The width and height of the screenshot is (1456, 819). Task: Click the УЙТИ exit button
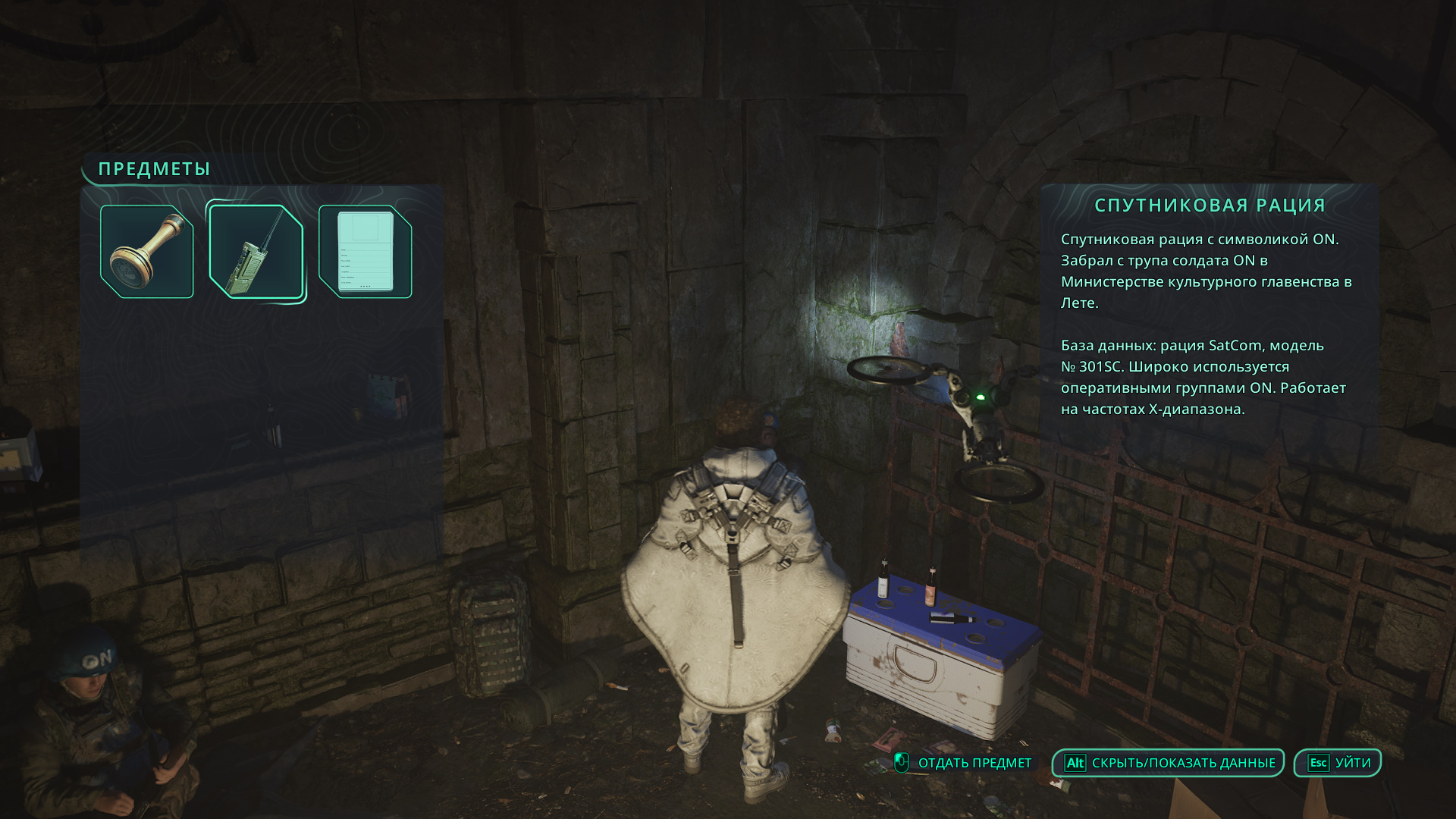coord(1338,763)
